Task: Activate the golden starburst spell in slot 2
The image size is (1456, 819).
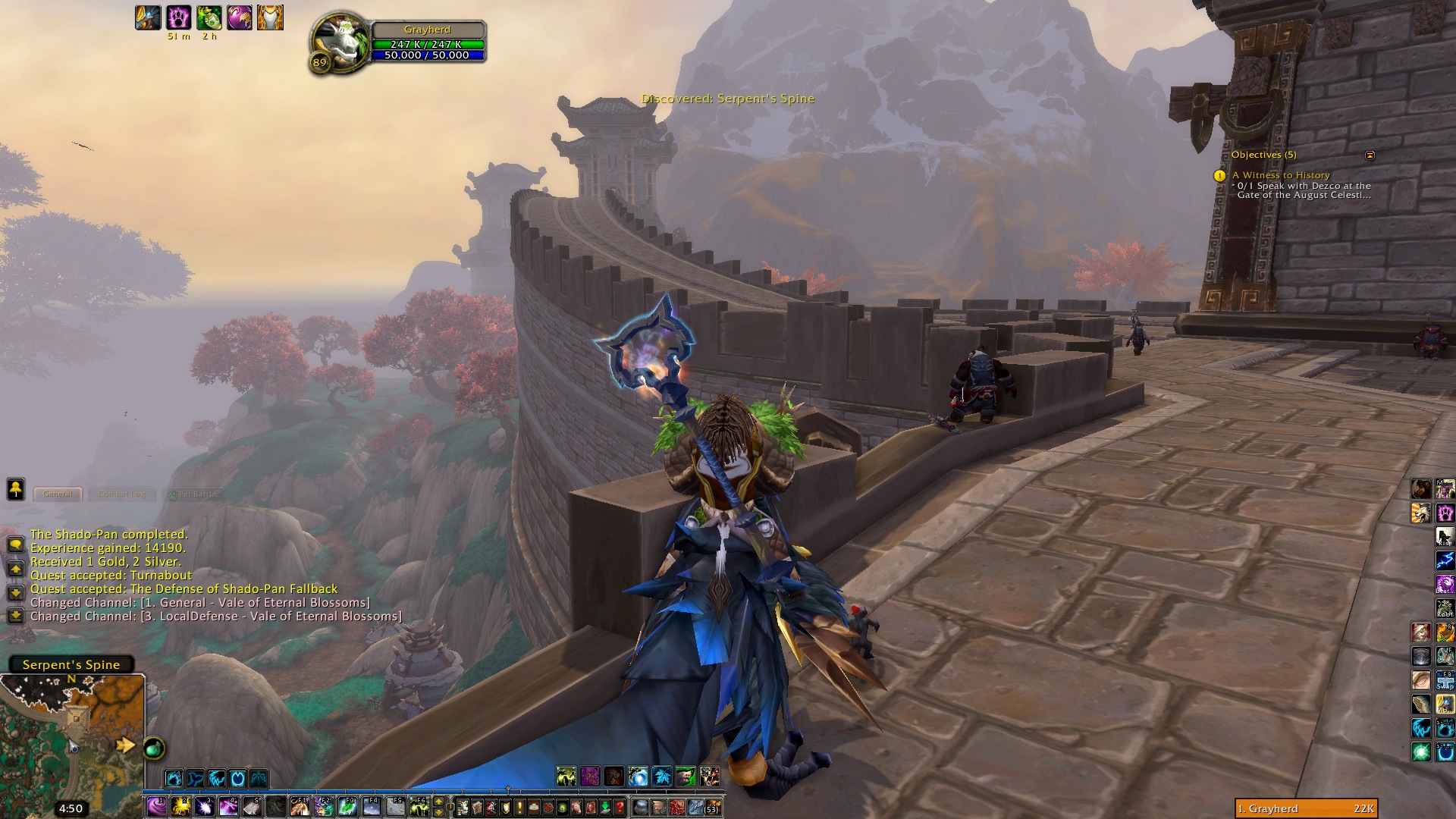Action: (x=180, y=805)
